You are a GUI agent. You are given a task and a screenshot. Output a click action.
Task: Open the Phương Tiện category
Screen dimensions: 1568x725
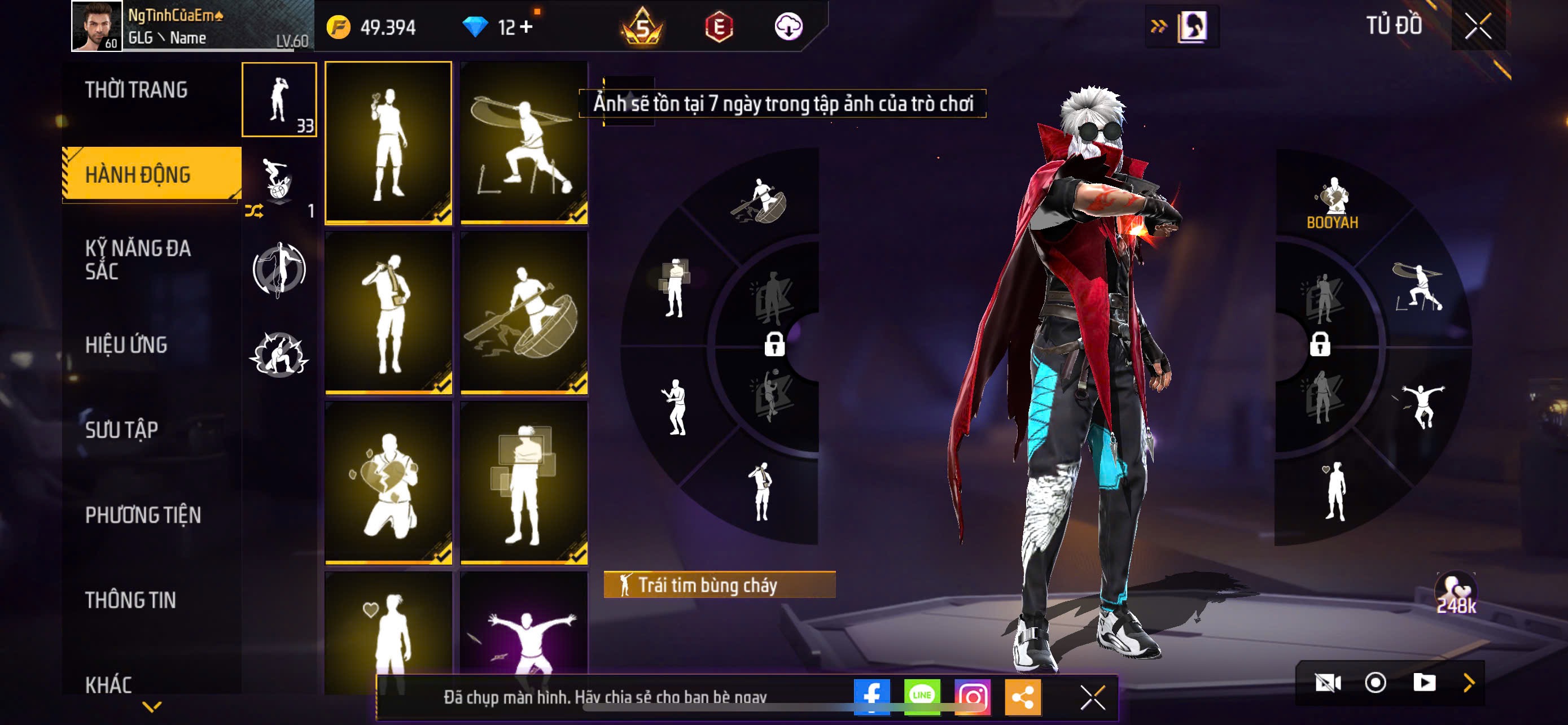[x=143, y=516]
